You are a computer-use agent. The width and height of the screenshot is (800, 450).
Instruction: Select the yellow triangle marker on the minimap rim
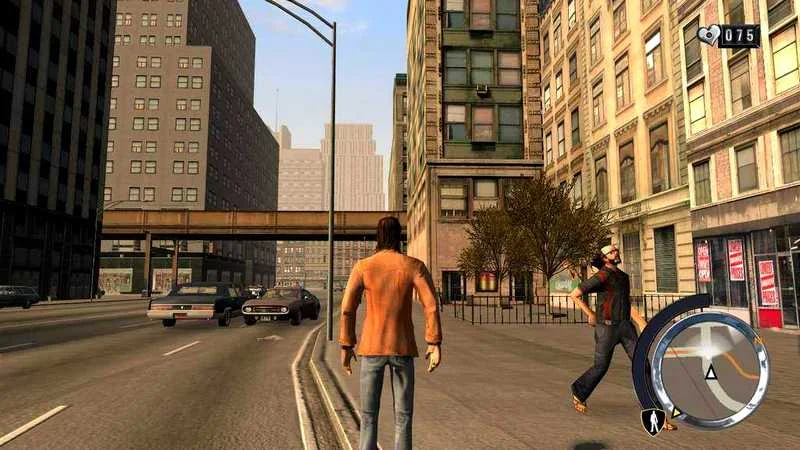tap(677, 411)
